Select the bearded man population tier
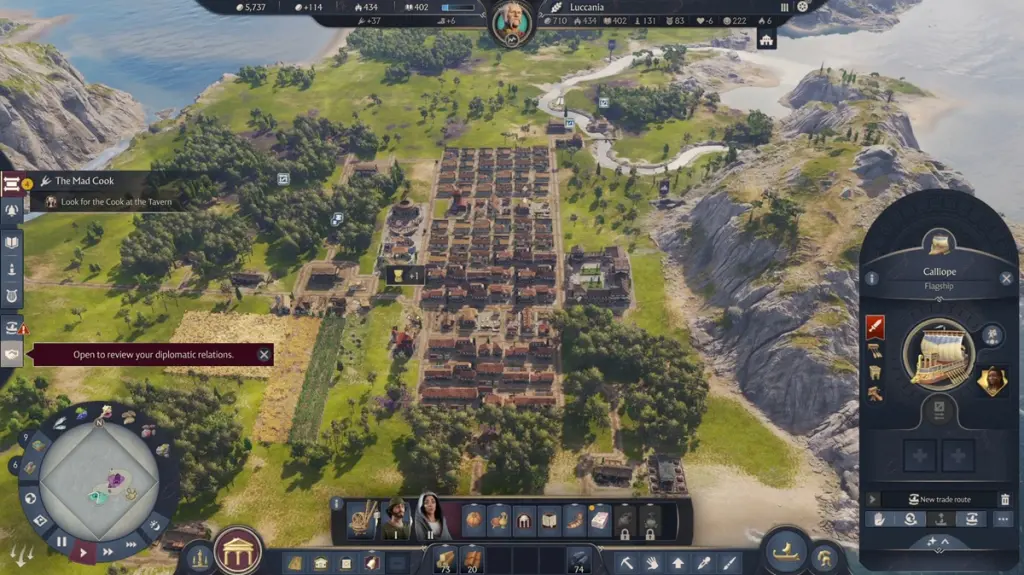The width and height of the screenshot is (1024, 575). pos(396,518)
